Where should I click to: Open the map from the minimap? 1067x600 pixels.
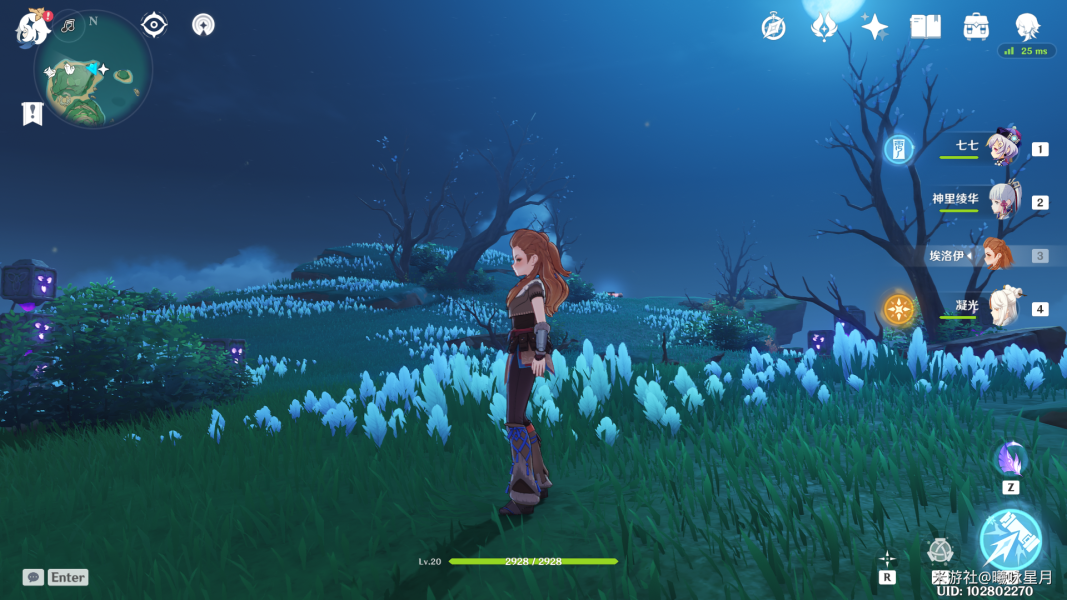coord(93,72)
